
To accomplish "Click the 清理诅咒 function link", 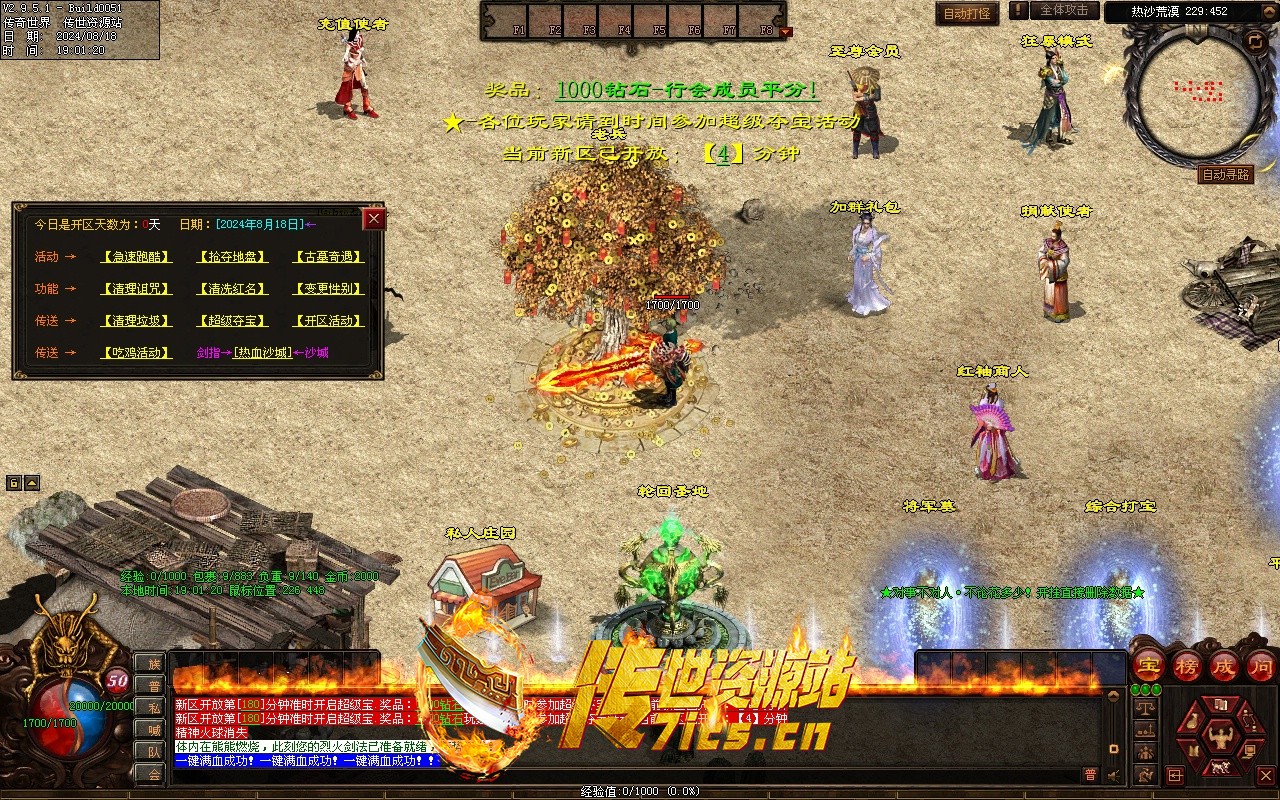I will click(136, 289).
